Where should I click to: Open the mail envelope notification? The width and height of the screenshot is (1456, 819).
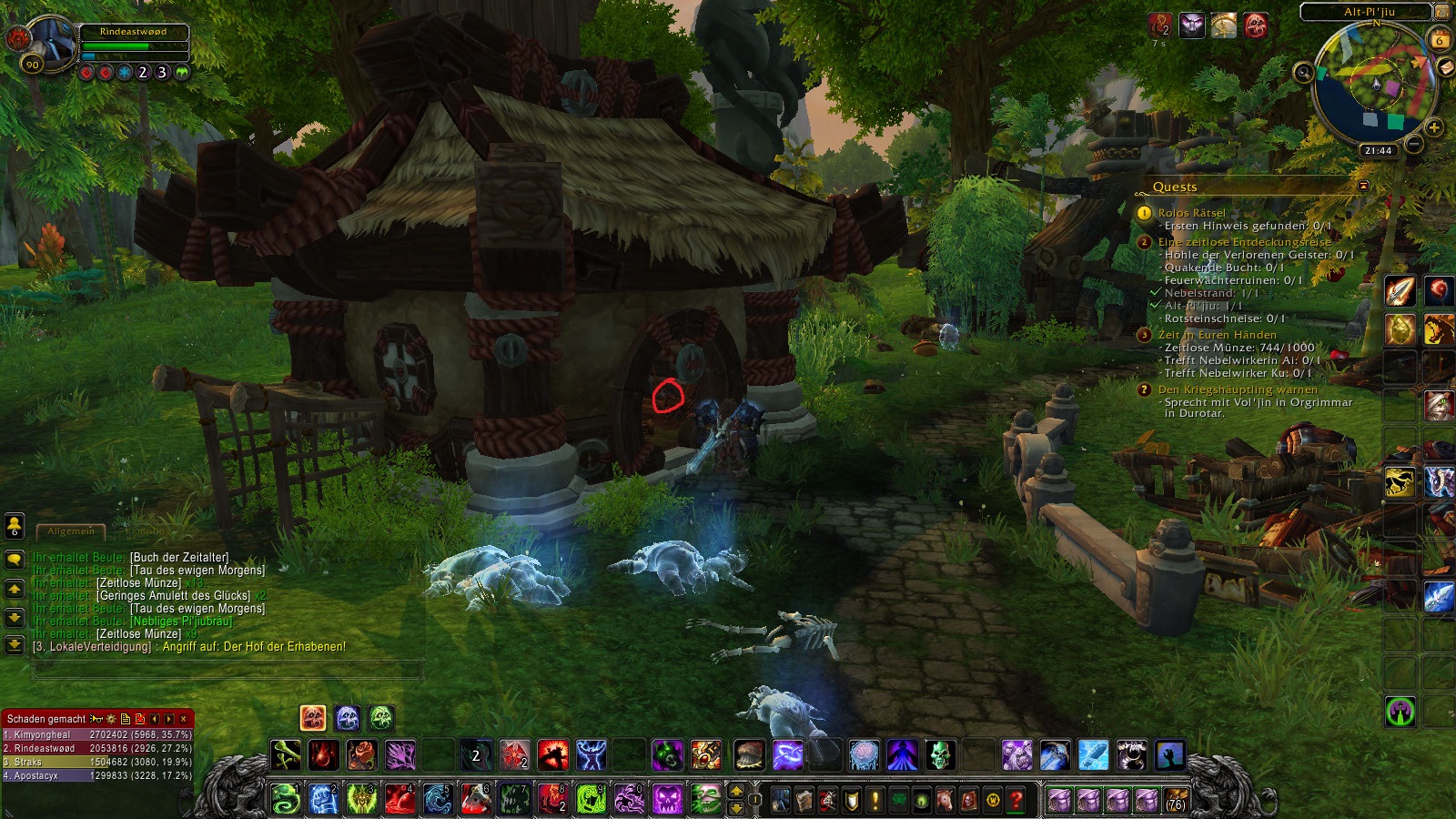(x=1445, y=67)
